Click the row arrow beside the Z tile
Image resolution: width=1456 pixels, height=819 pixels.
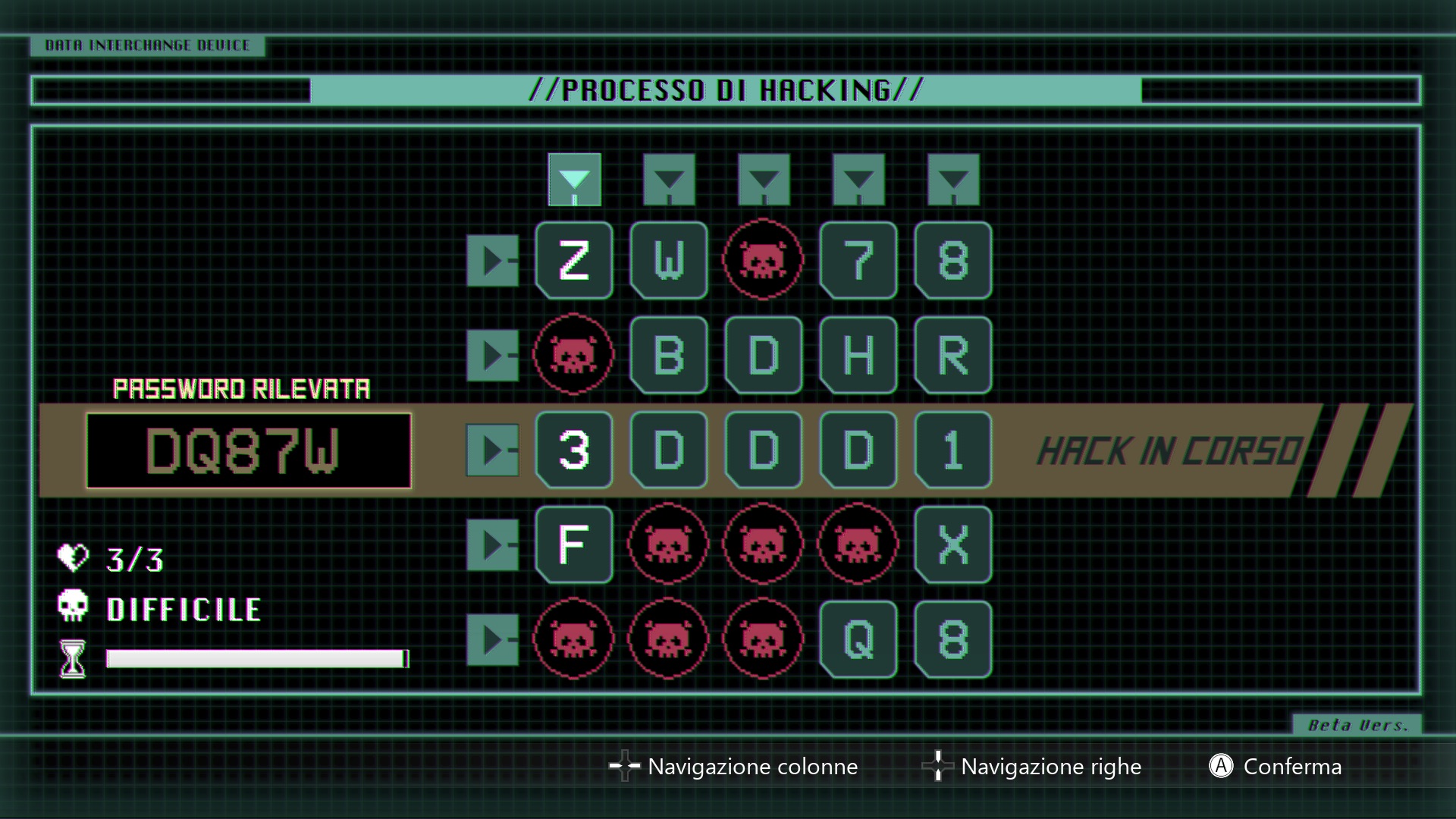pos(493,260)
